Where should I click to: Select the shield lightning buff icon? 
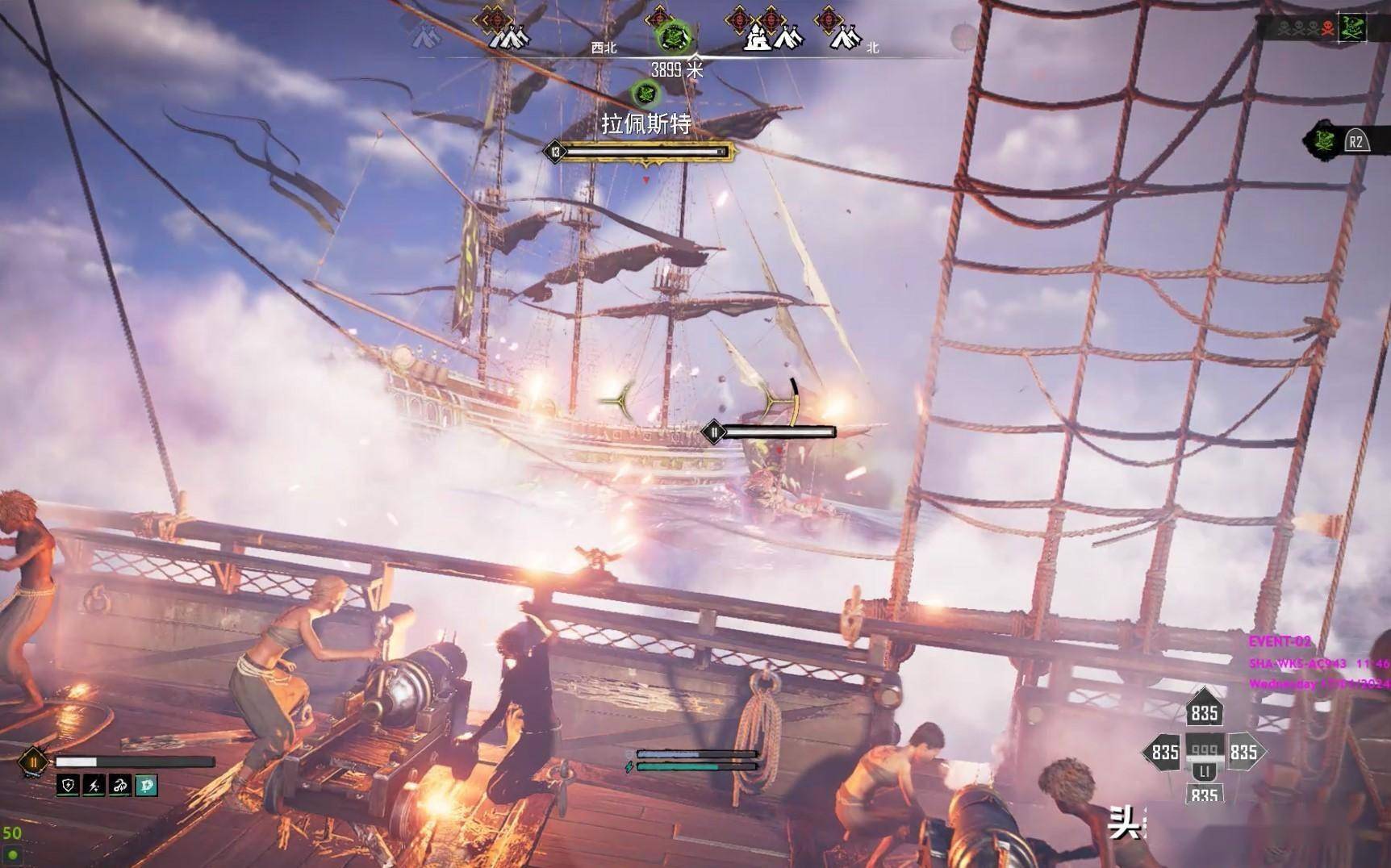point(68,785)
